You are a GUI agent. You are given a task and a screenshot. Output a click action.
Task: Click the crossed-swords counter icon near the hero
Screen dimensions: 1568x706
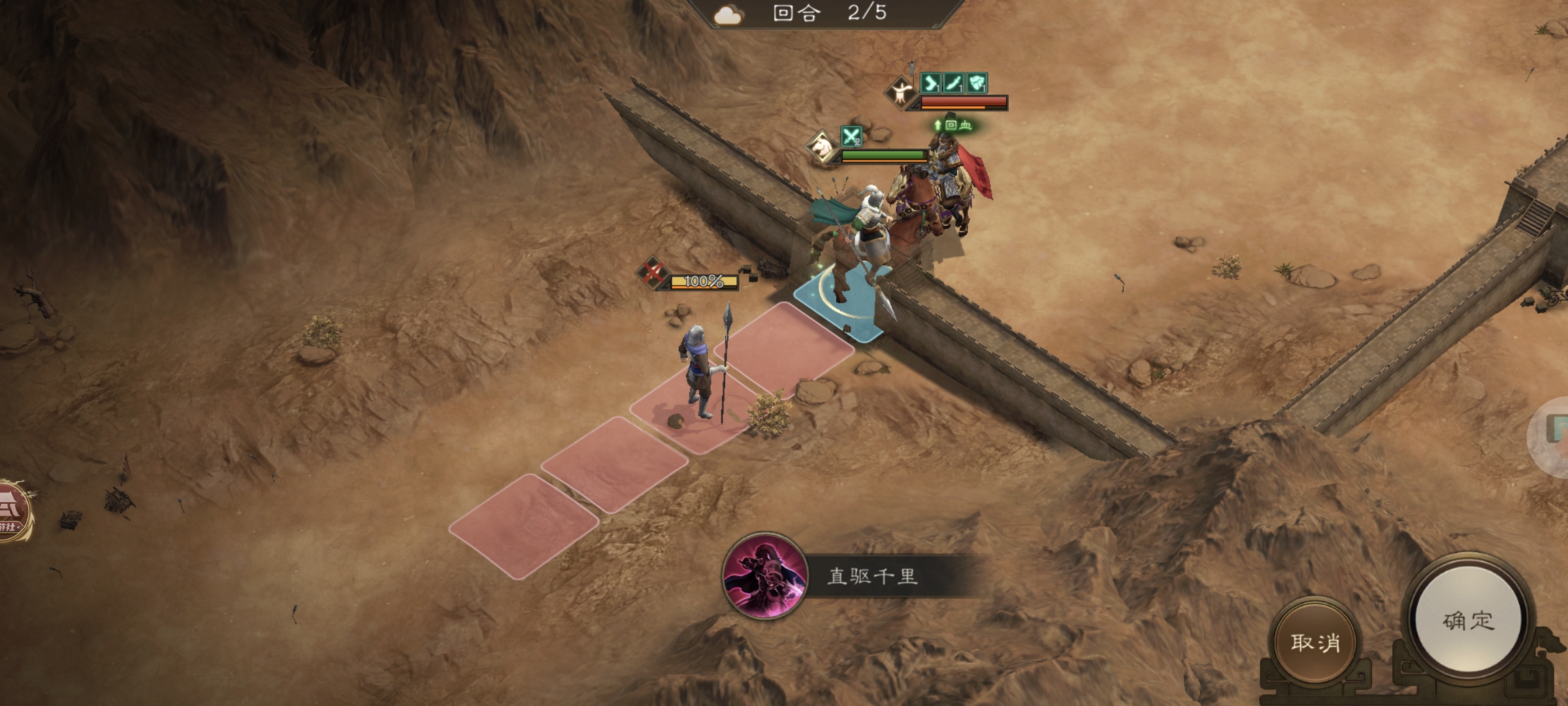click(x=851, y=136)
